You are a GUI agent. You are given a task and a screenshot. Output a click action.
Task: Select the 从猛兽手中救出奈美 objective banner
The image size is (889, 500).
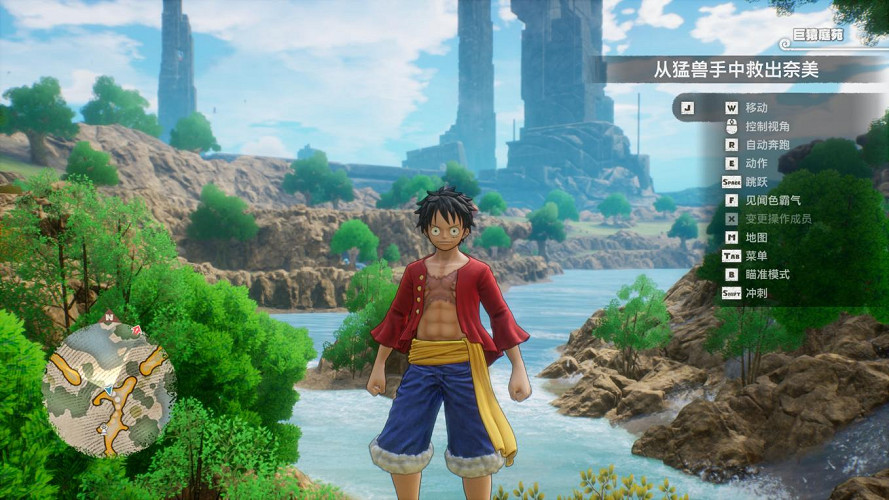[x=733, y=70]
